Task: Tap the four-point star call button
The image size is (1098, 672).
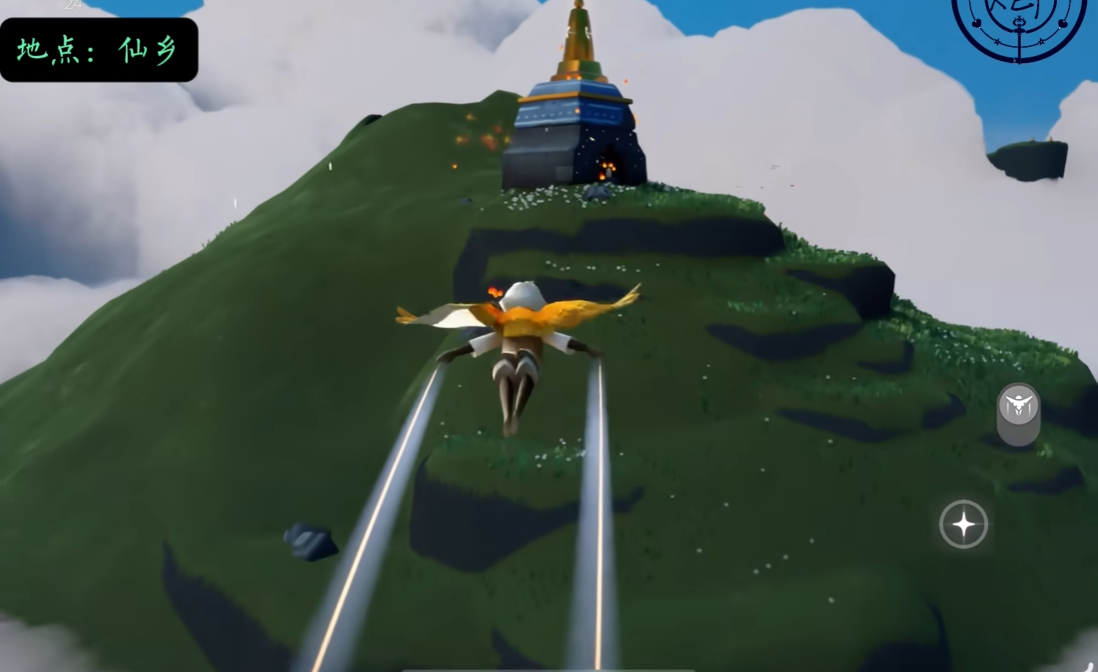Action: pos(963,525)
